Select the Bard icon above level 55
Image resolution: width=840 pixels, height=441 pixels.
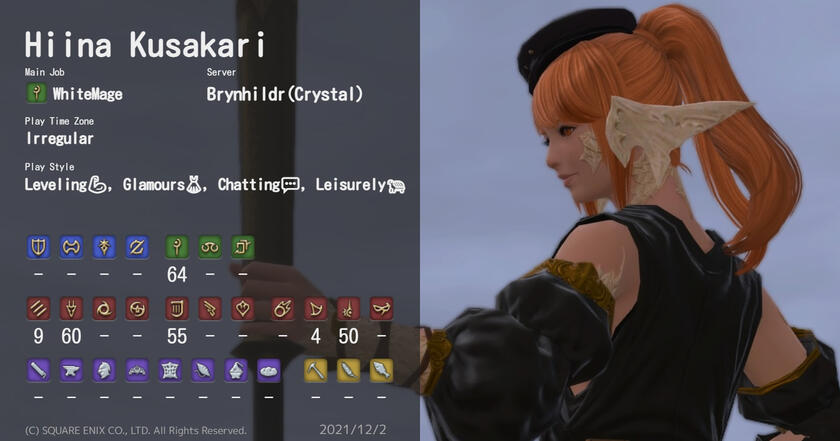pyautogui.click(x=177, y=308)
